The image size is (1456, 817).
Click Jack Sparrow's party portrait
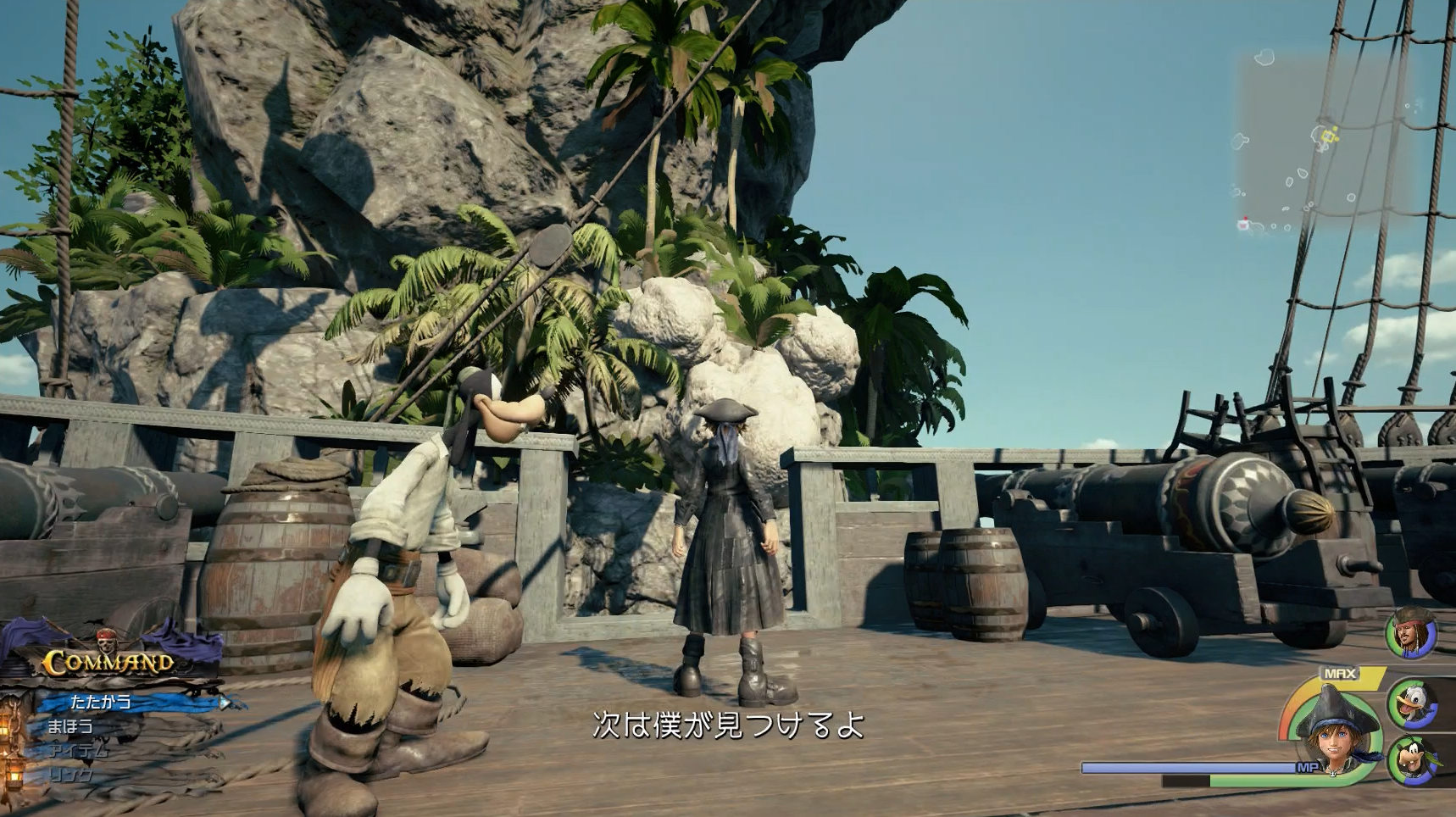point(1411,635)
